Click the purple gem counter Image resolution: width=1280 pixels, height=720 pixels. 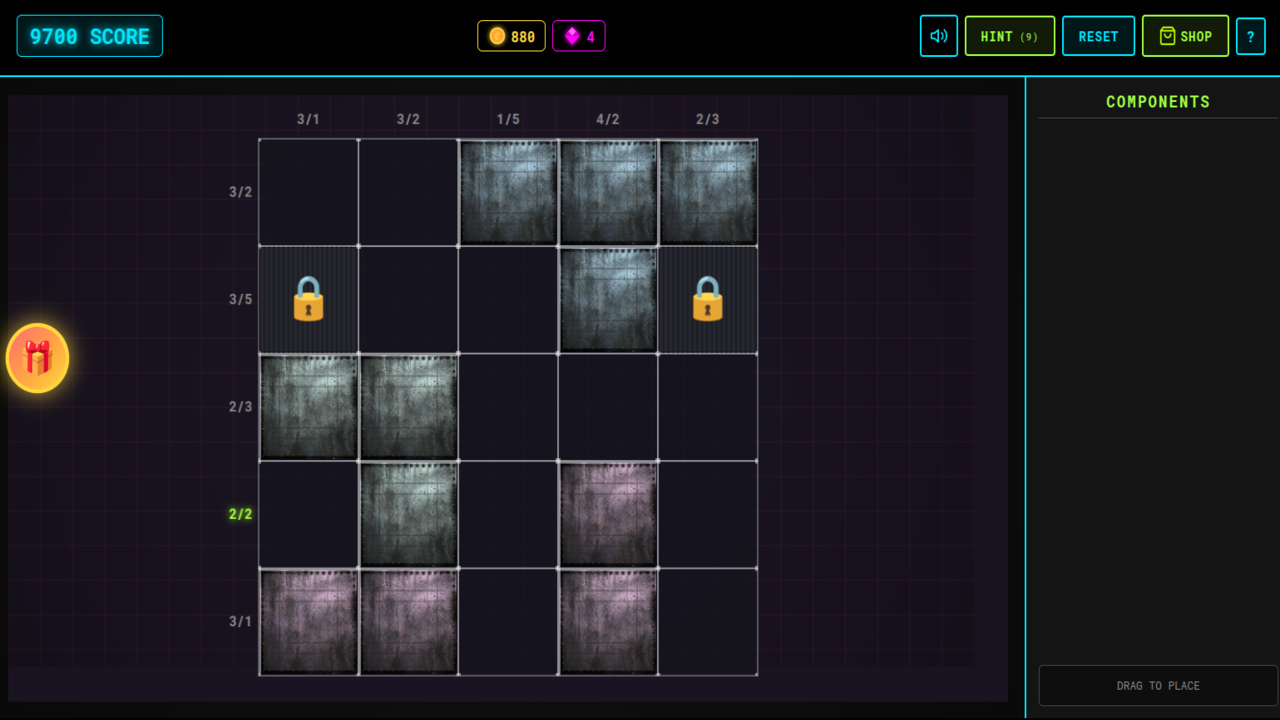tap(579, 35)
